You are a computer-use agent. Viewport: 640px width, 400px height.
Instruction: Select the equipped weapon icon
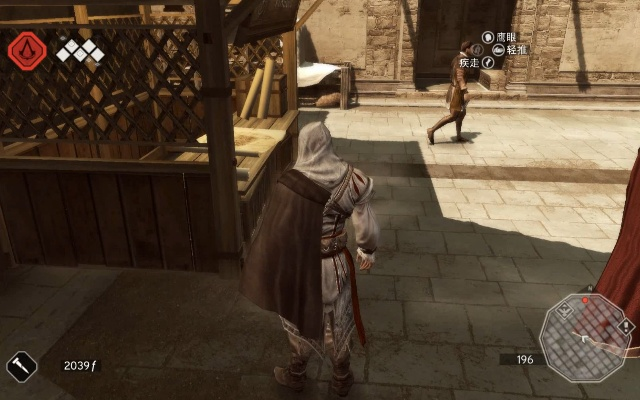pos(21,364)
